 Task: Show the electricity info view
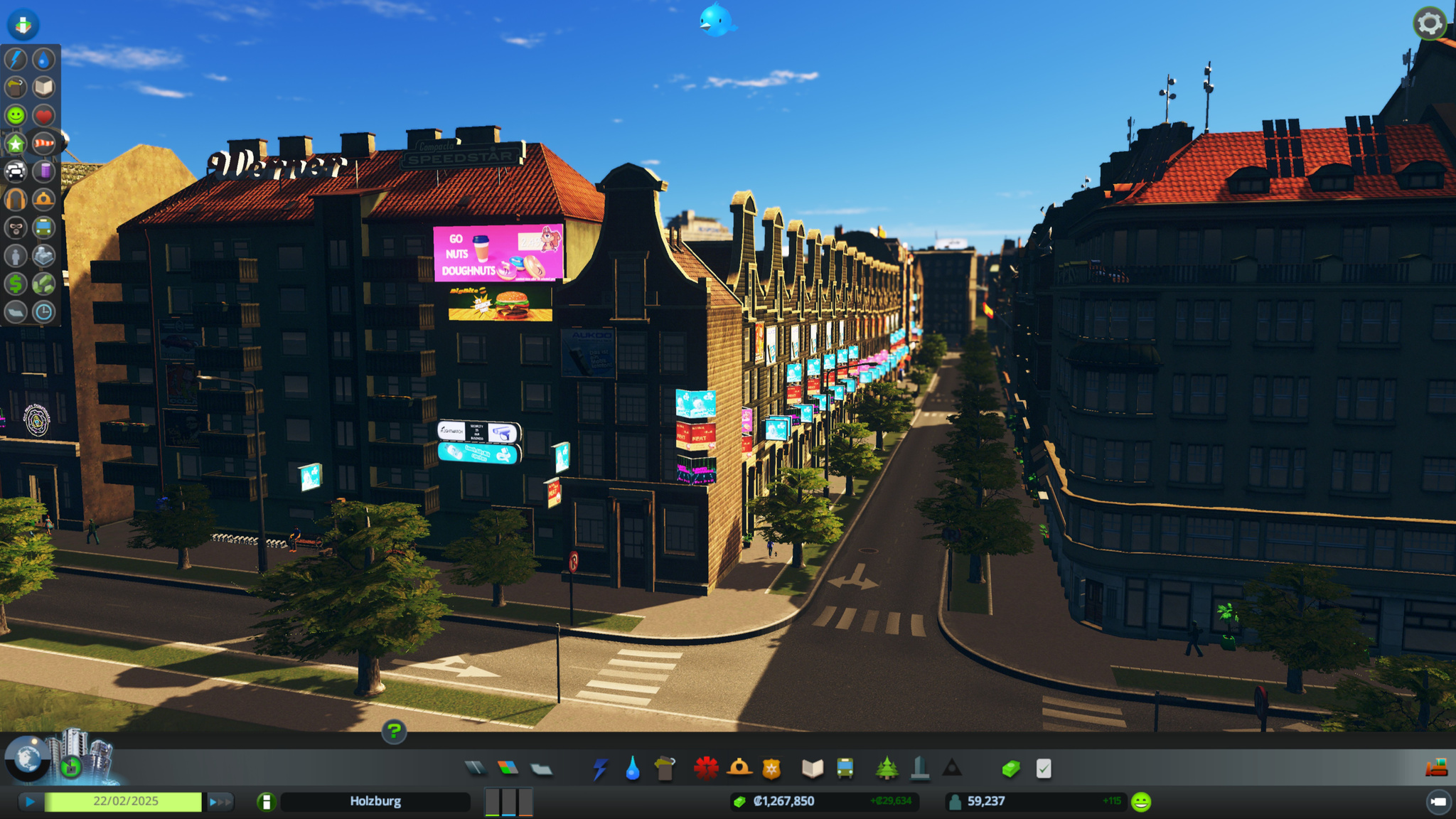click(16, 60)
